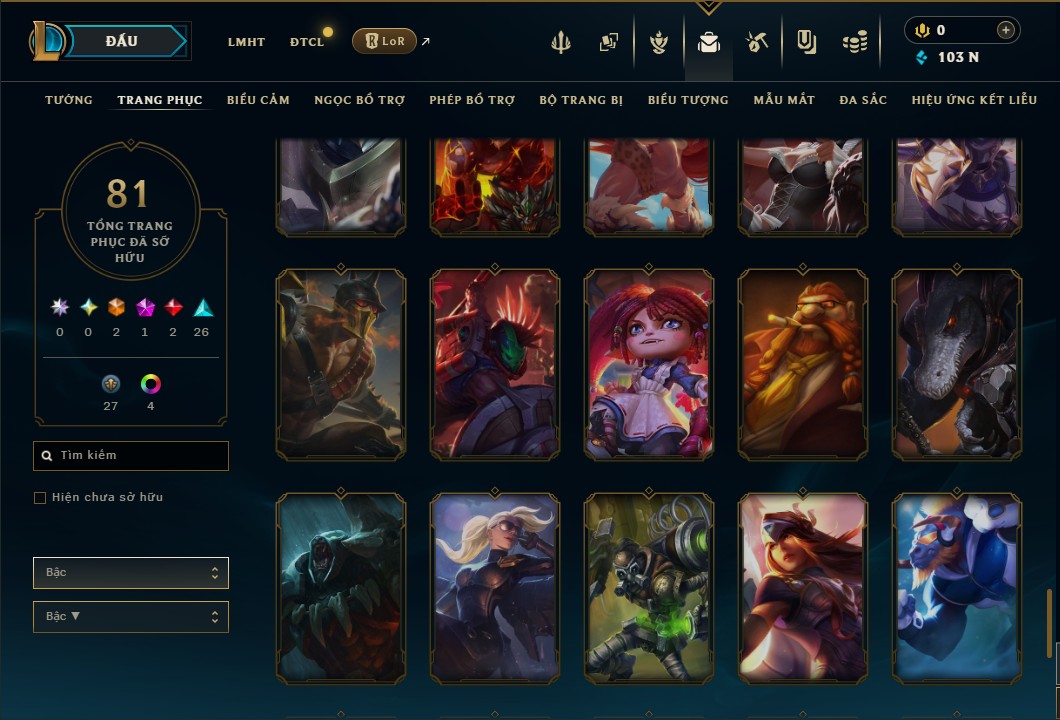Image resolution: width=1060 pixels, height=720 pixels.
Task: Open the Bậc ▼ sort dropdown
Action: [x=131, y=617]
